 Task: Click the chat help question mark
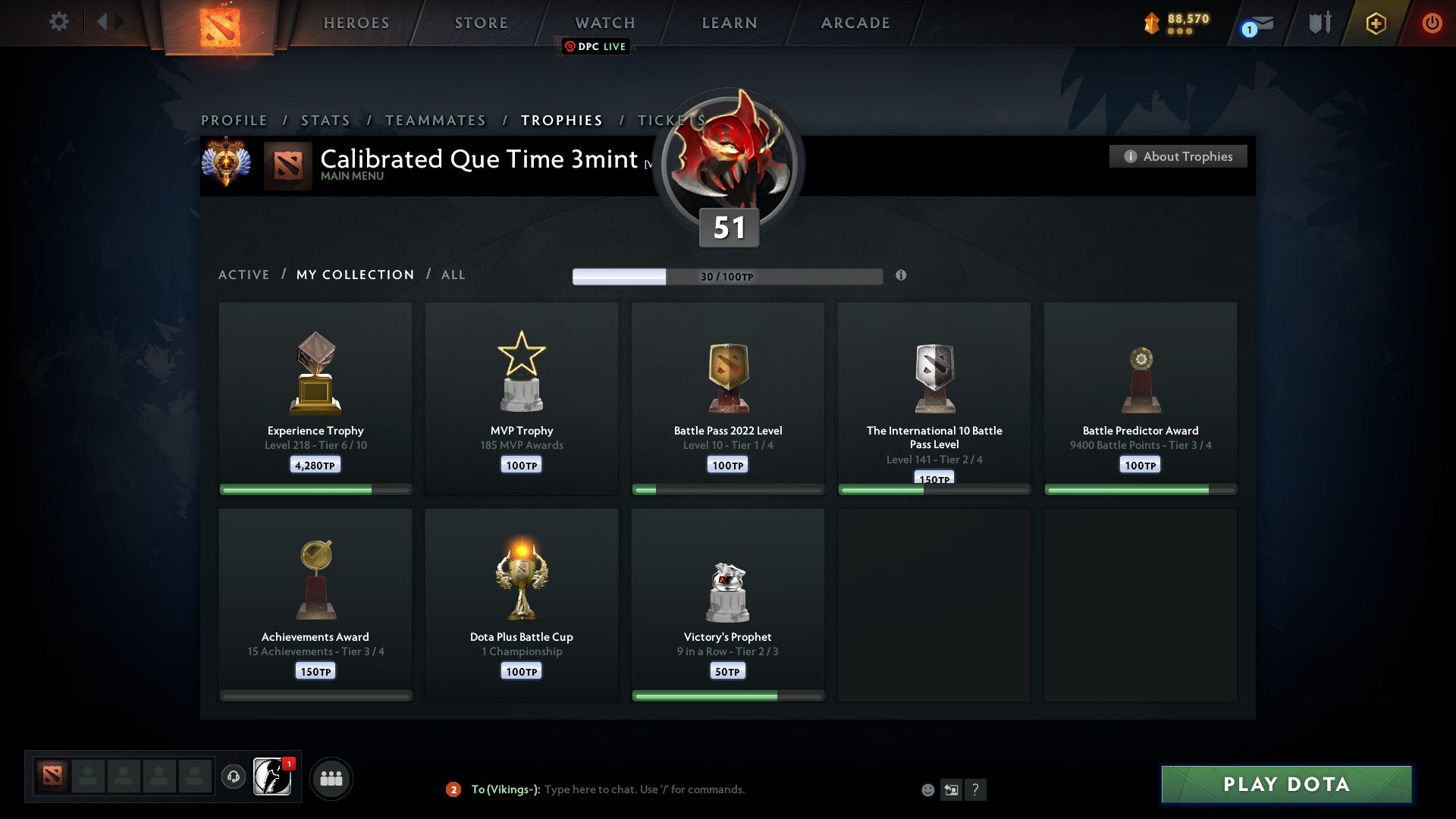976,789
